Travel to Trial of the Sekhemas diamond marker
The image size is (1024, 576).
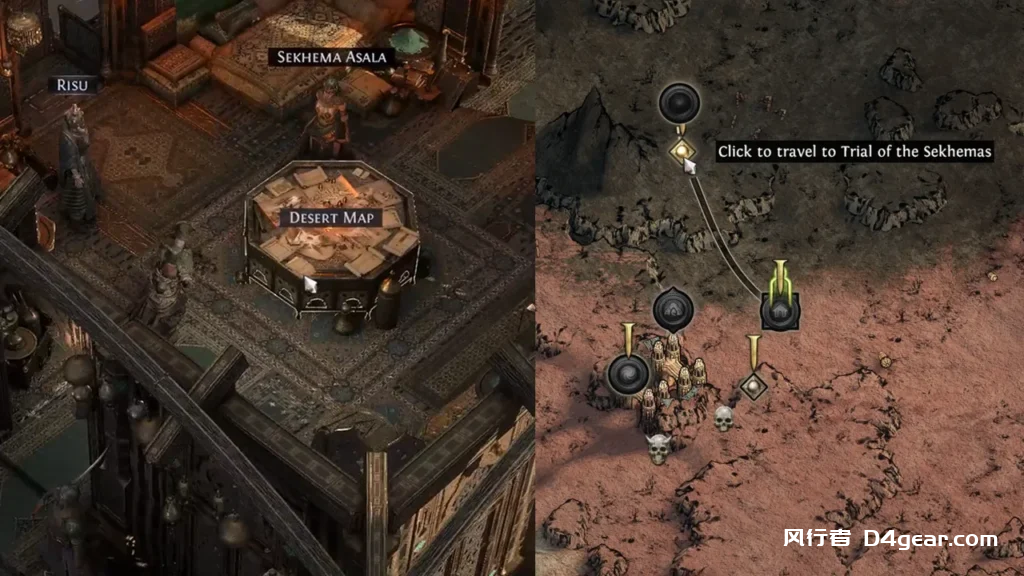[x=682, y=152]
